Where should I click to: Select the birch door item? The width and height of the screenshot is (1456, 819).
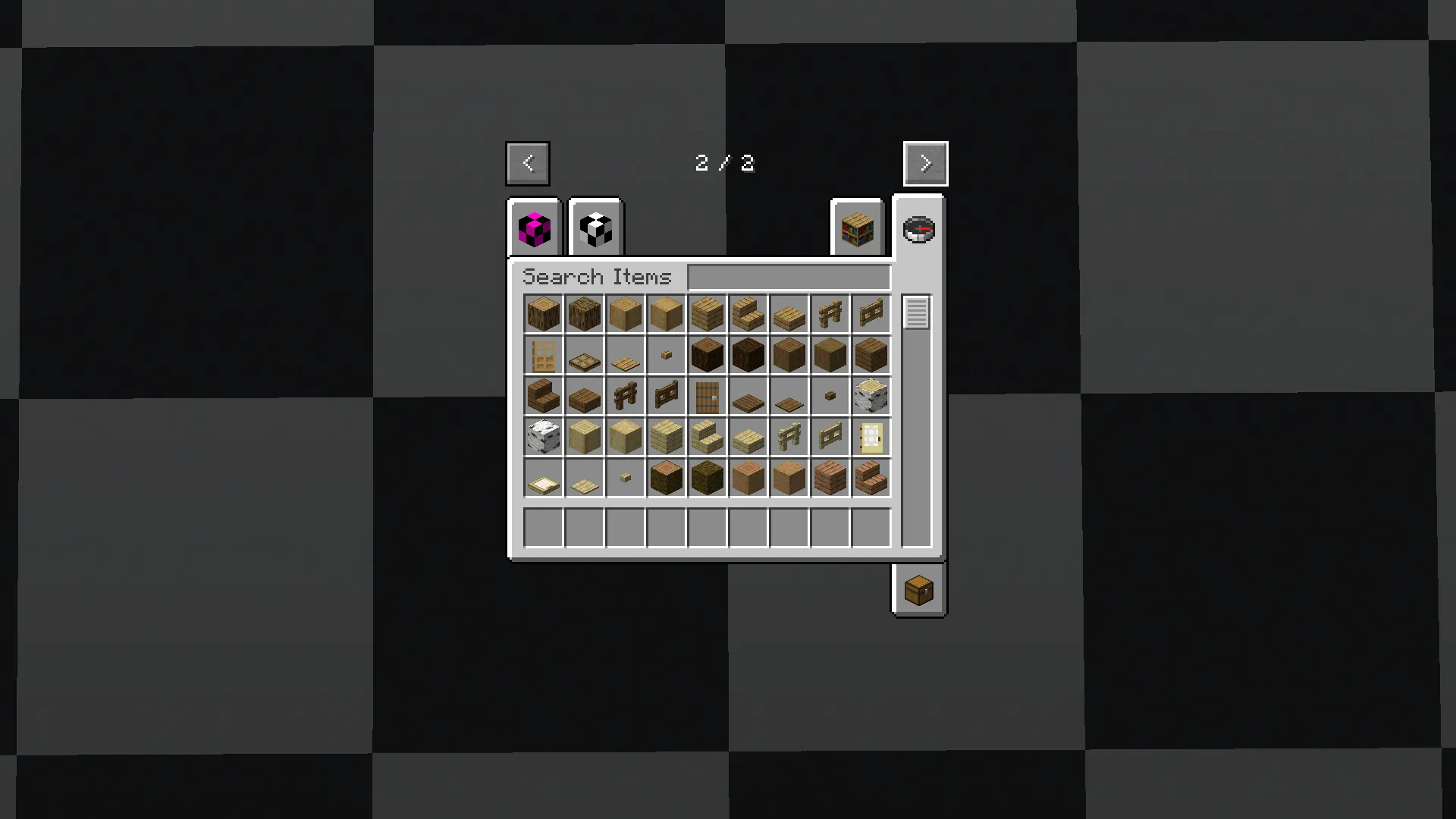[x=871, y=436]
